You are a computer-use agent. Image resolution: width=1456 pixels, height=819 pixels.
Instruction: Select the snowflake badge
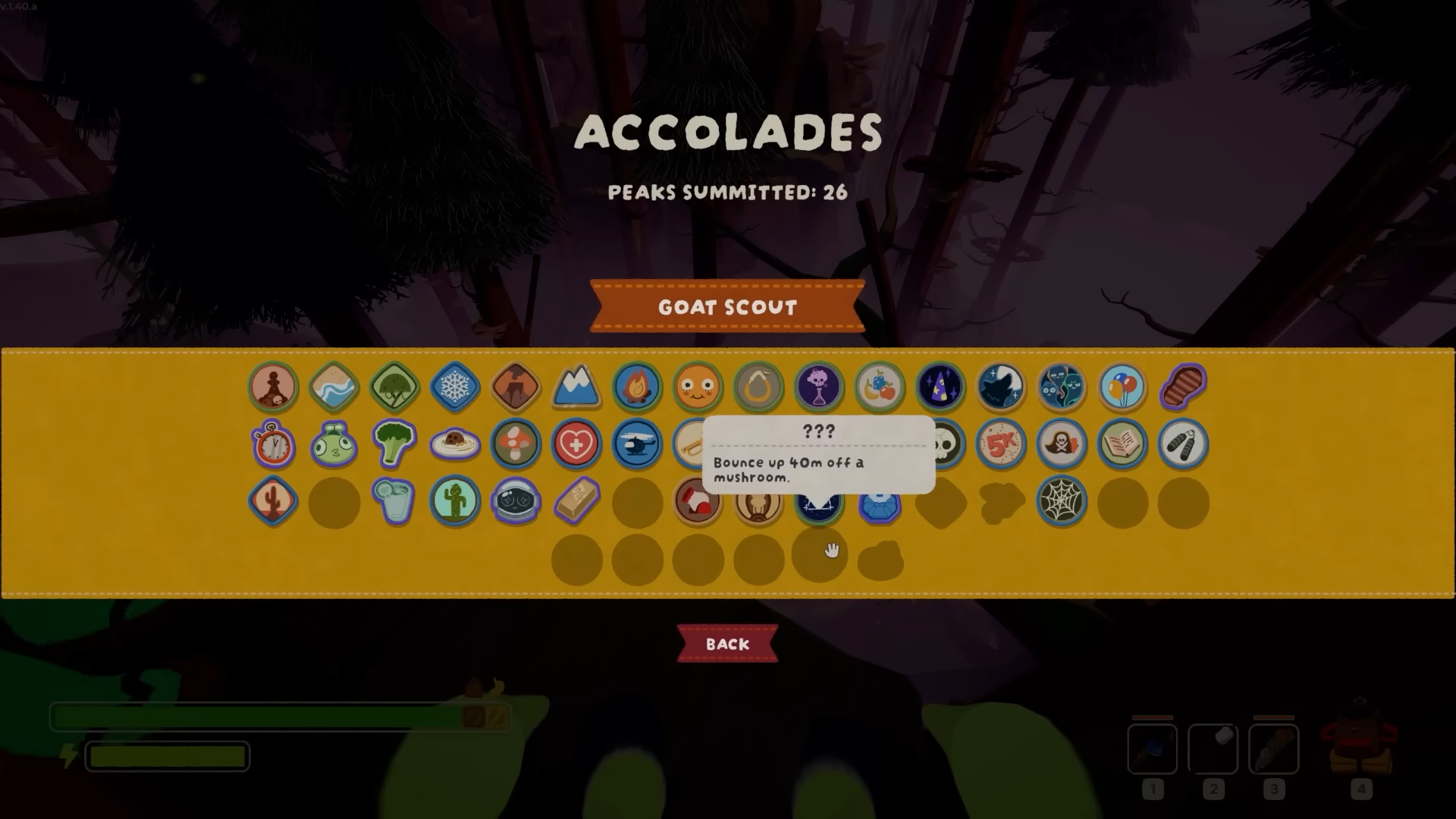click(x=455, y=388)
